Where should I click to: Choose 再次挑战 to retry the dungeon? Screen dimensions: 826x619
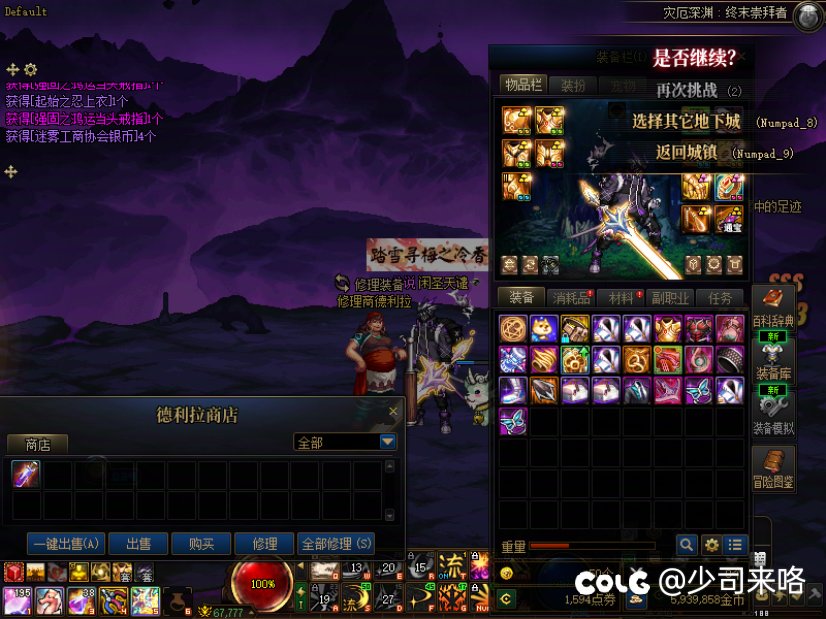click(687, 90)
